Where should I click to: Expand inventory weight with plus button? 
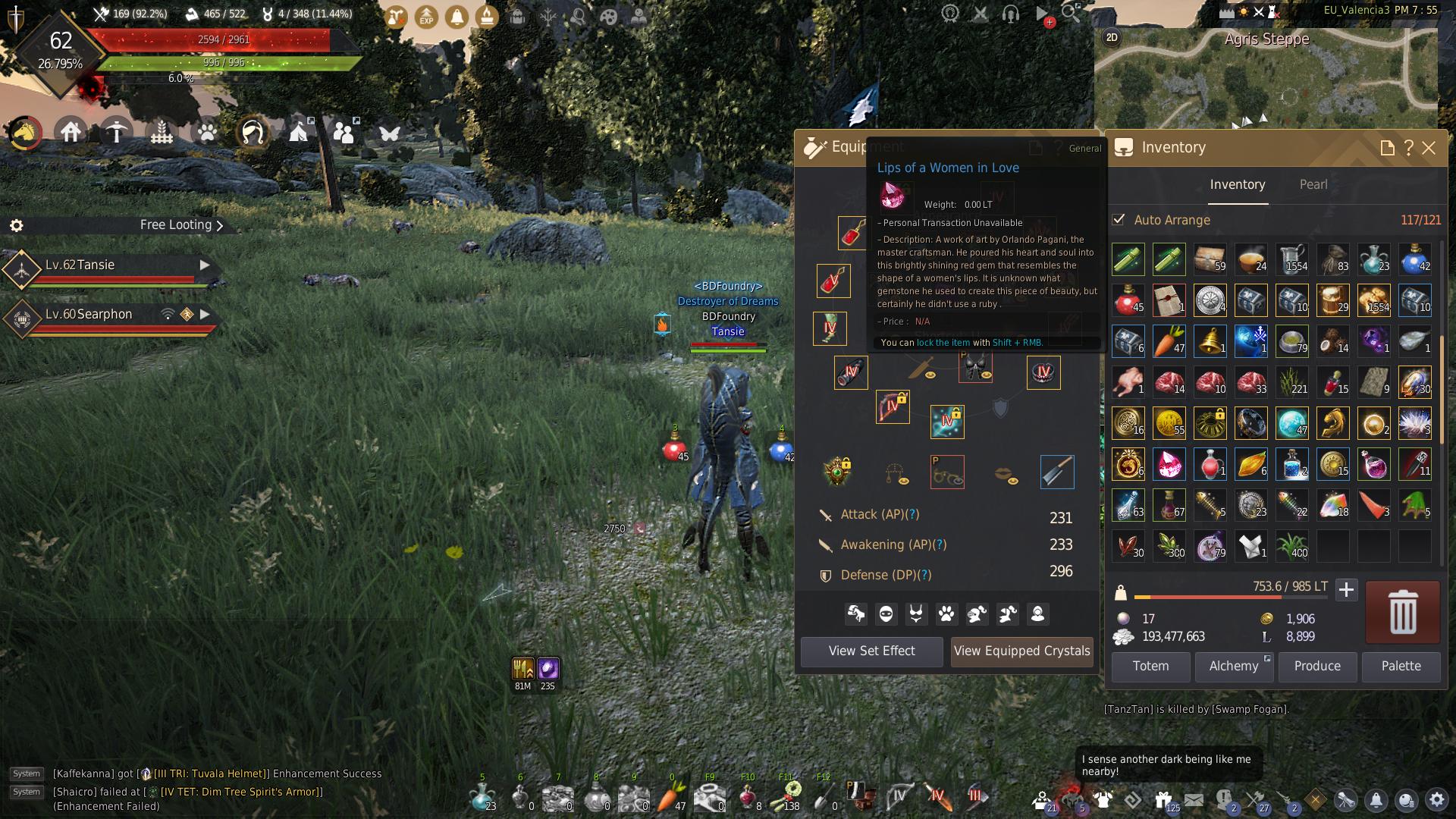(1346, 590)
